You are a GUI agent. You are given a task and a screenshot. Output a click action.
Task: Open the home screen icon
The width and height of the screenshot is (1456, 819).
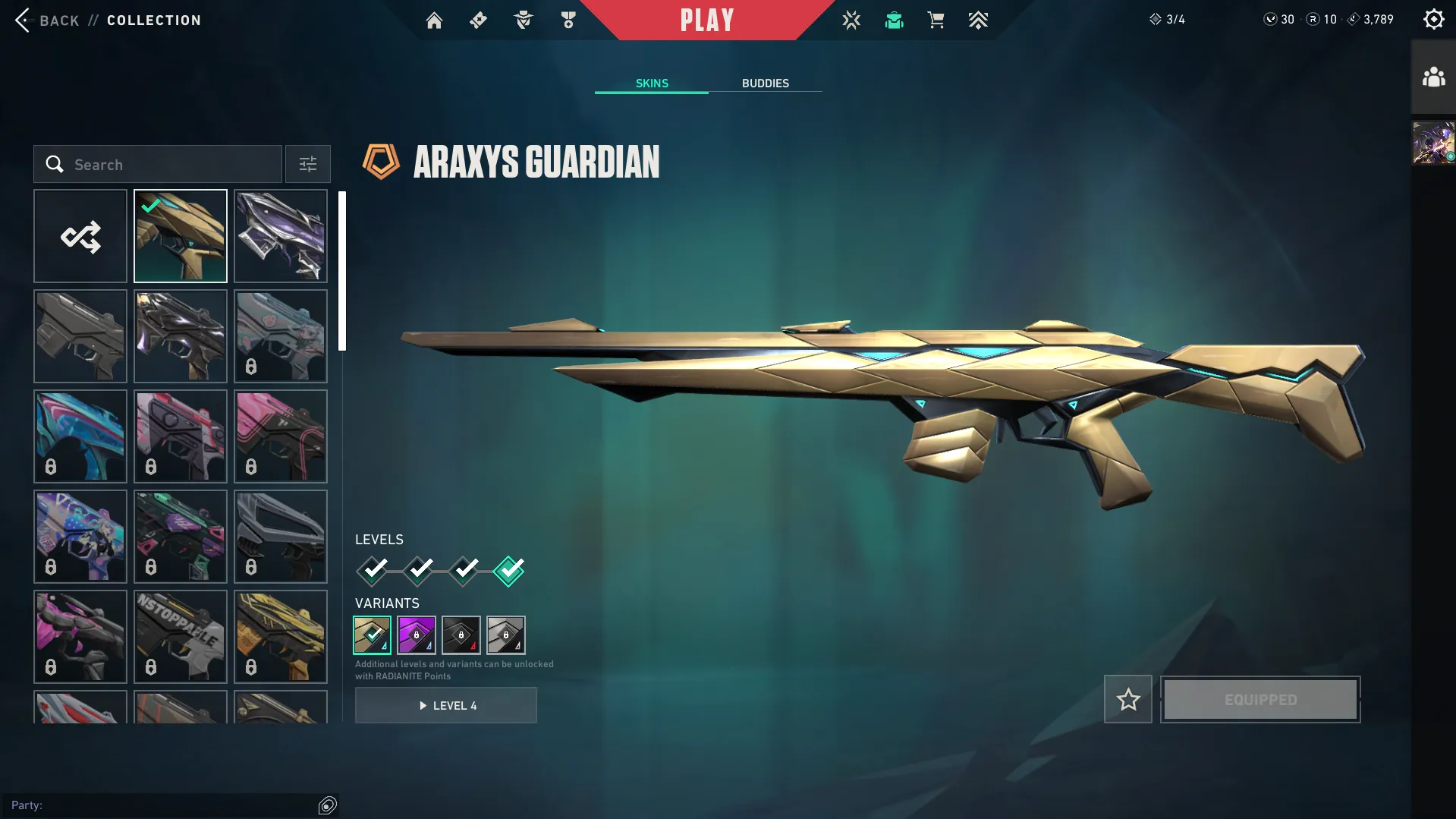[x=434, y=20]
